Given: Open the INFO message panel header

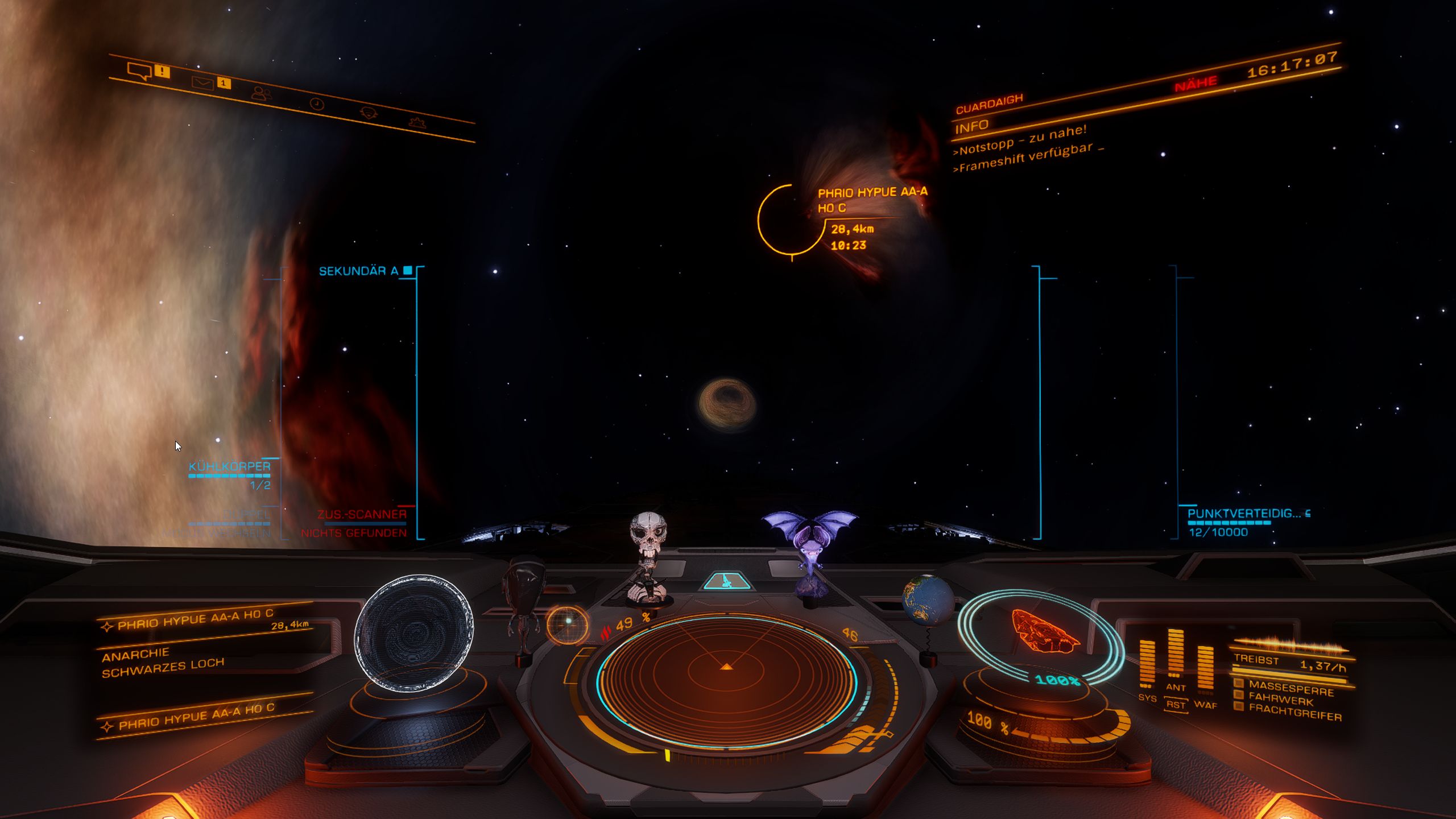Looking at the screenshot, I should coord(972,126).
